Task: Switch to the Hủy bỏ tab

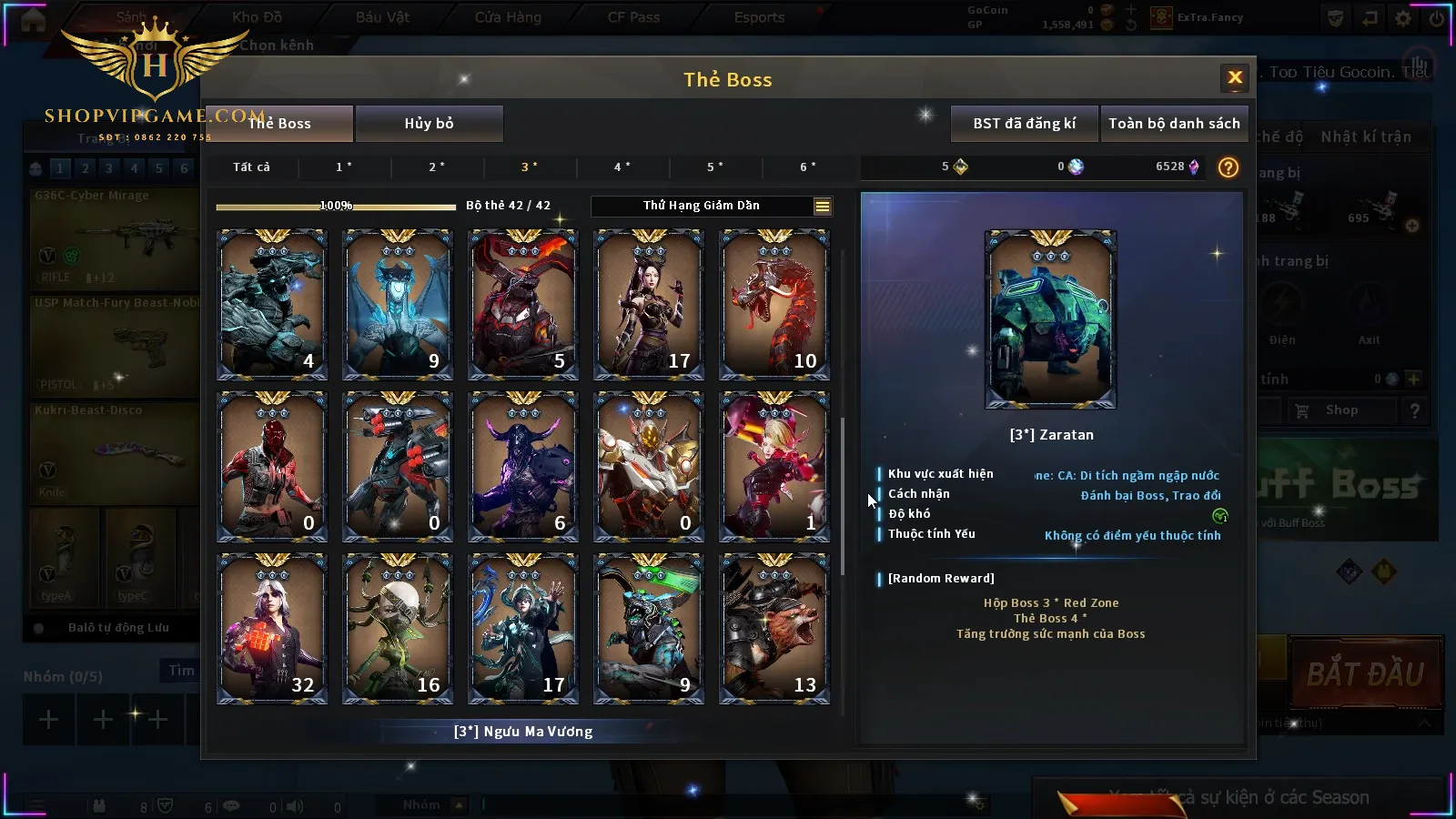Action: pos(429,124)
